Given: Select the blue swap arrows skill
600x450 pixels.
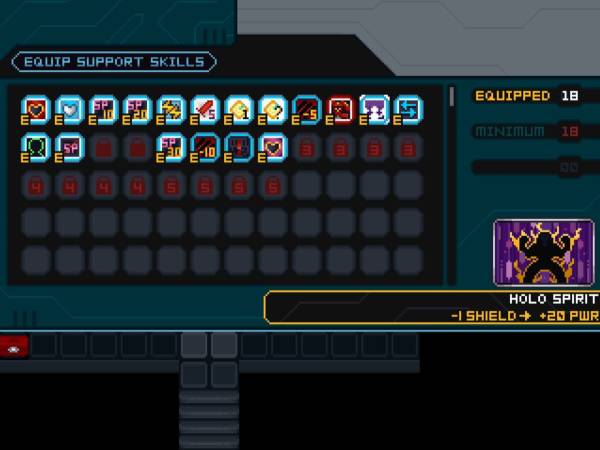Looking at the screenshot, I should click(408, 108).
